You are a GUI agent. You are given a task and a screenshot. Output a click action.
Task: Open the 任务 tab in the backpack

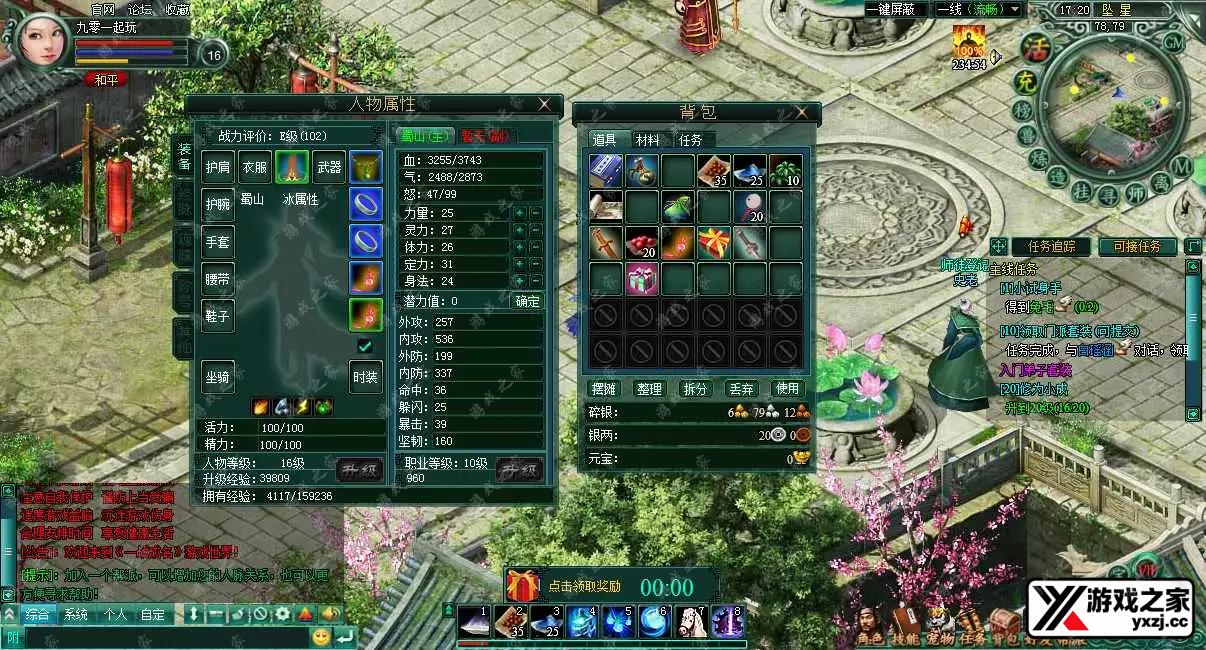coord(691,140)
